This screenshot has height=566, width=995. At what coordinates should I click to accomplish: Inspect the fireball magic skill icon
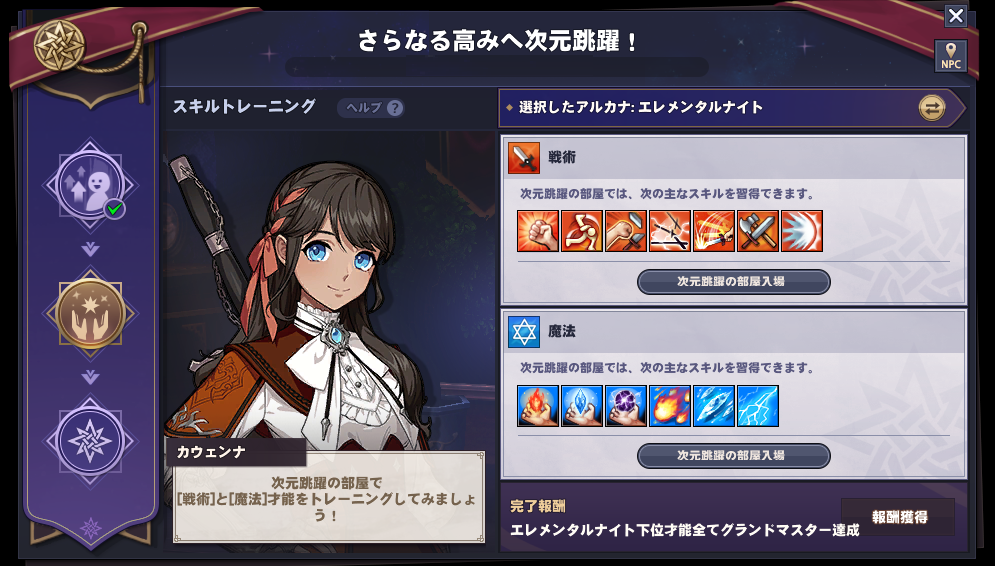[670, 406]
